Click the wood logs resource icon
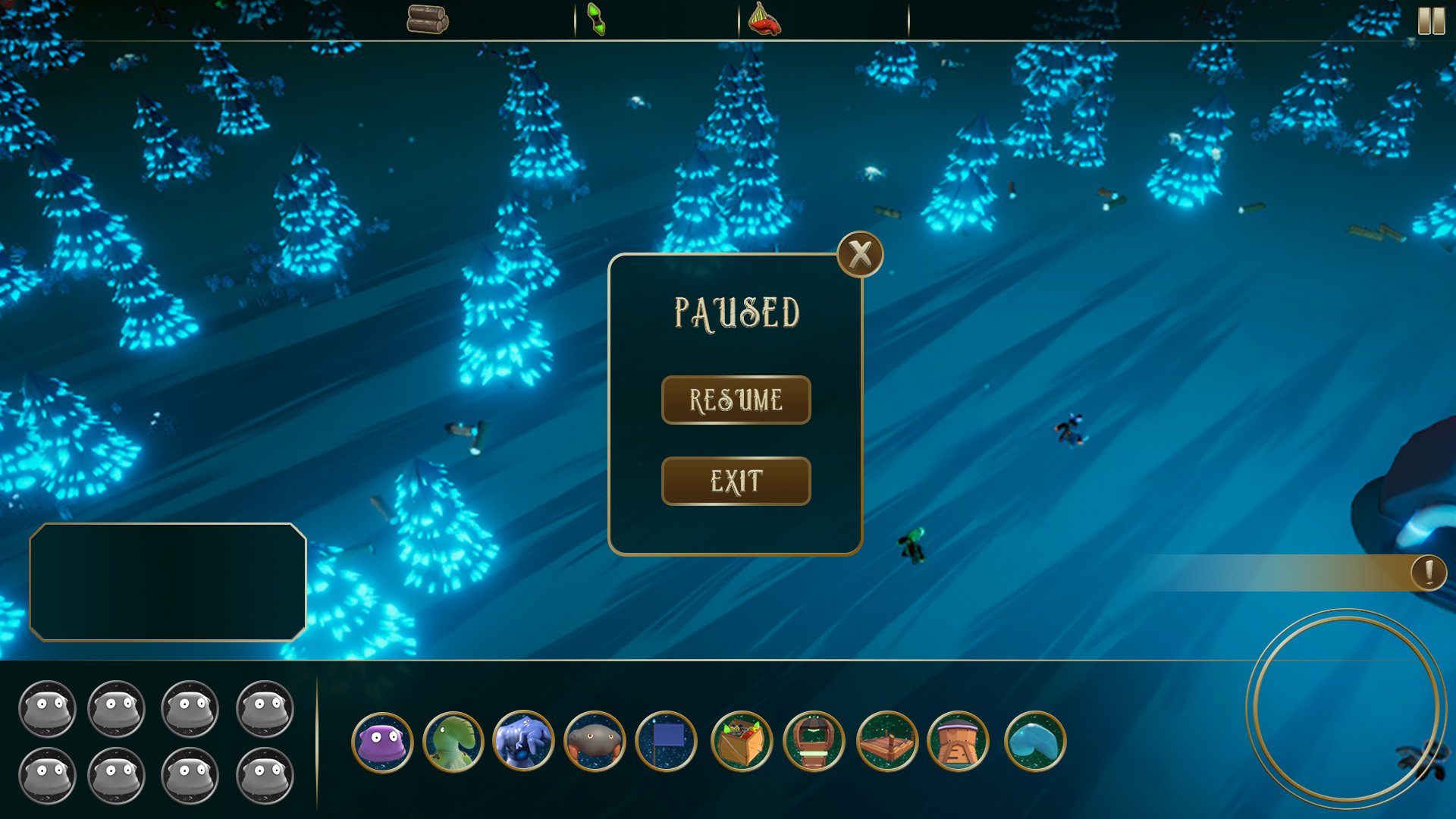The image size is (1456, 819). coord(428,20)
